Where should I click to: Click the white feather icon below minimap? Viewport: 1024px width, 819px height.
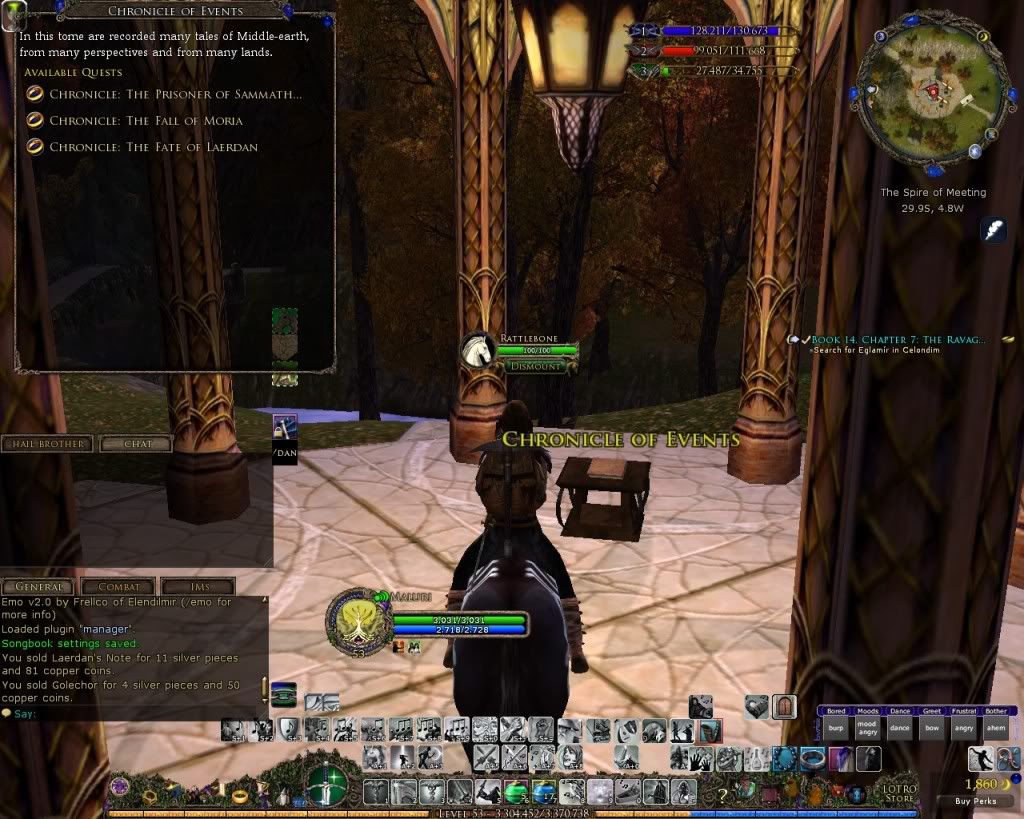click(994, 230)
